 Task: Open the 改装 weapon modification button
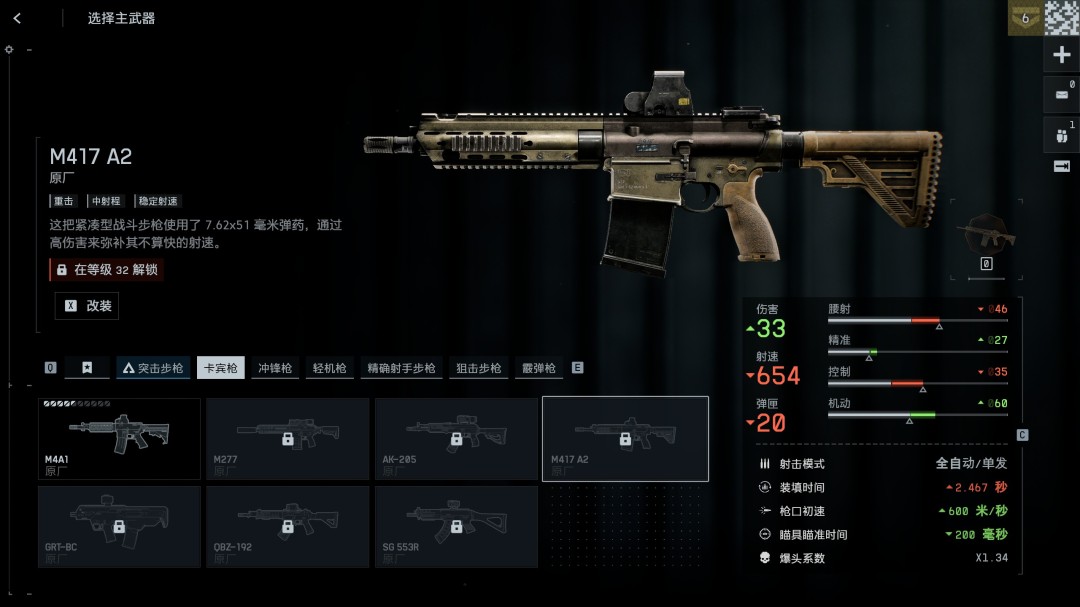click(x=87, y=306)
